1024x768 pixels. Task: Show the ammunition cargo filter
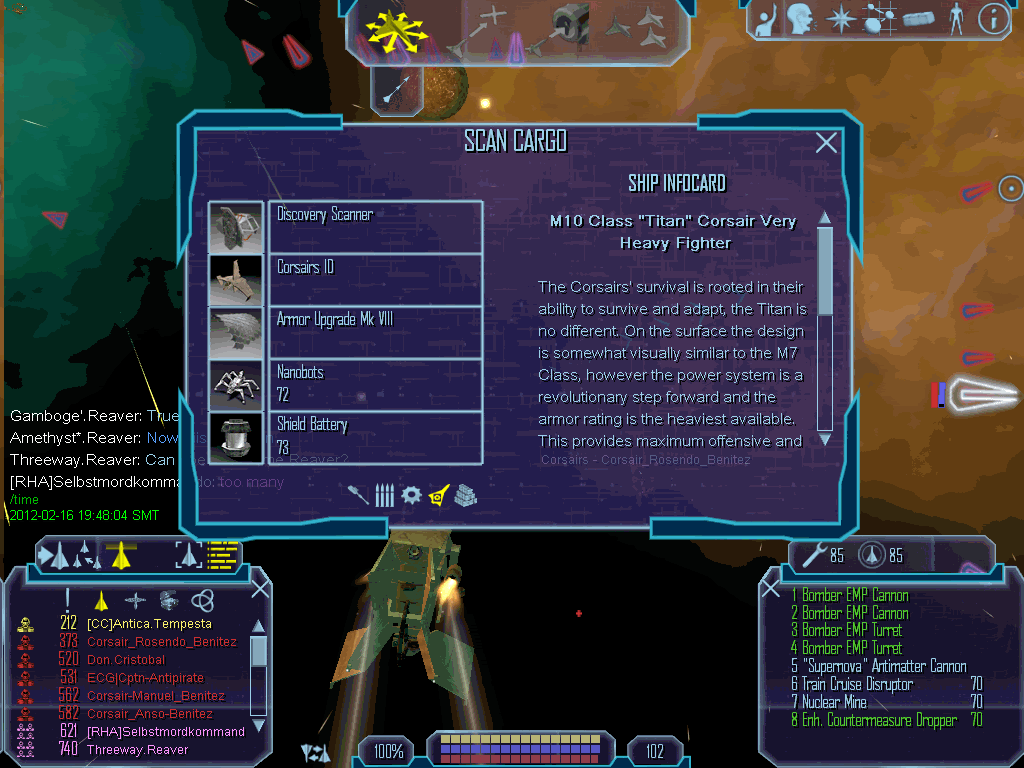coord(384,495)
